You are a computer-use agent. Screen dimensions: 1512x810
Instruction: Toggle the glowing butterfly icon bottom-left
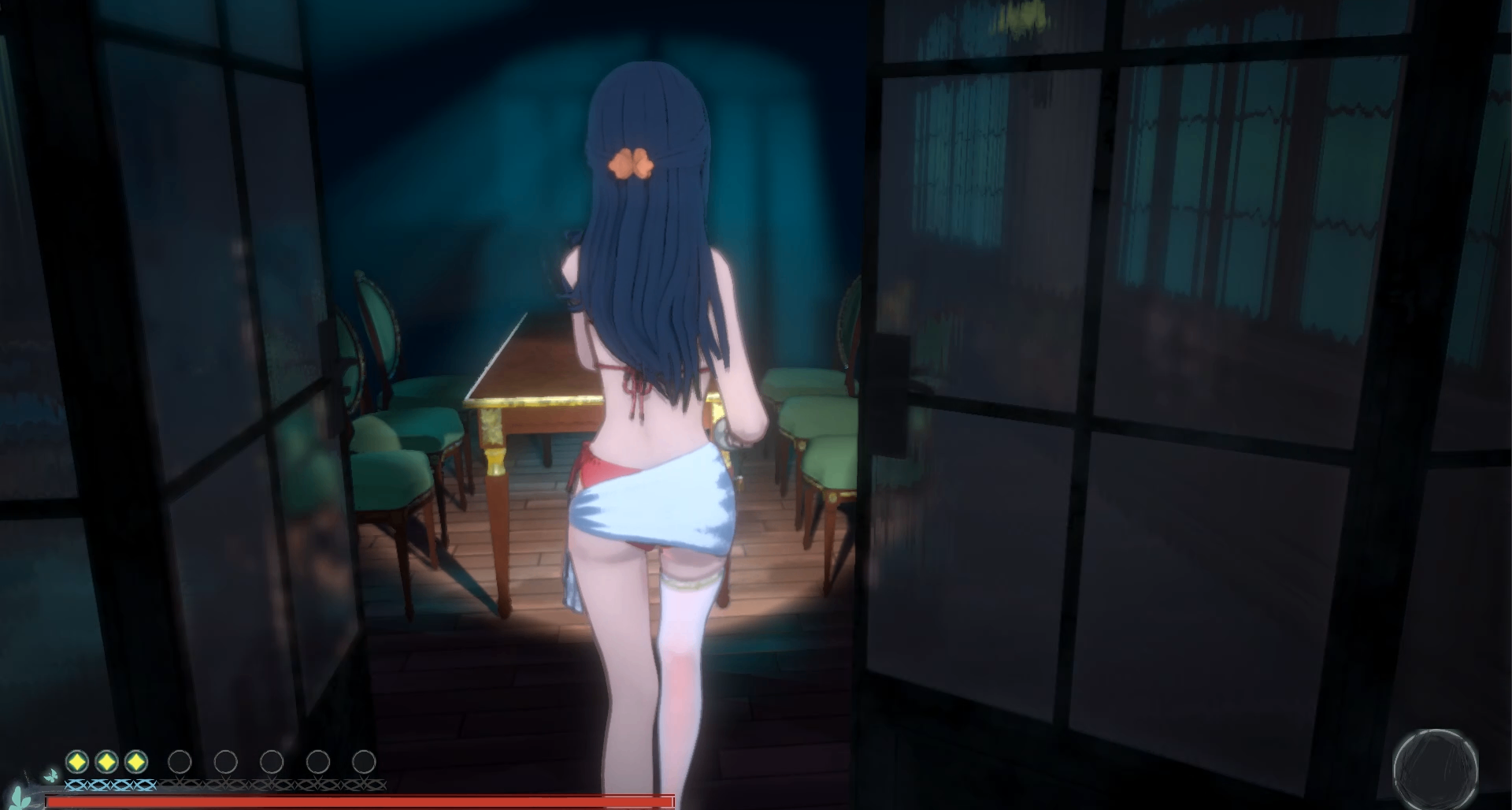pos(52,775)
